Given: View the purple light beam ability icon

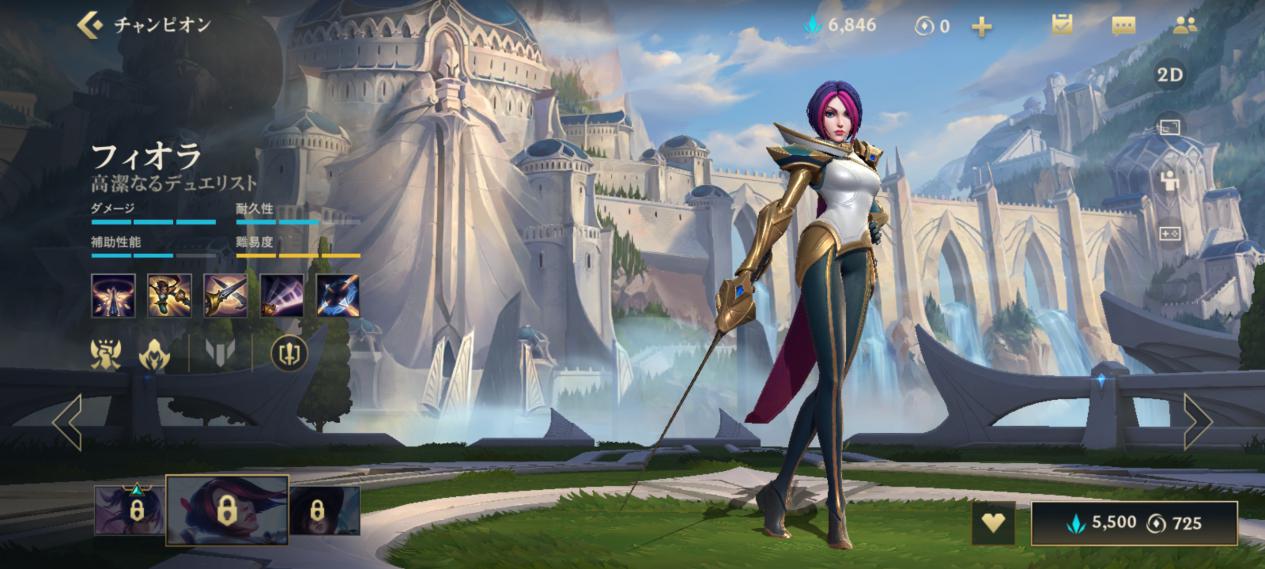Looking at the screenshot, I should pos(281,295).
